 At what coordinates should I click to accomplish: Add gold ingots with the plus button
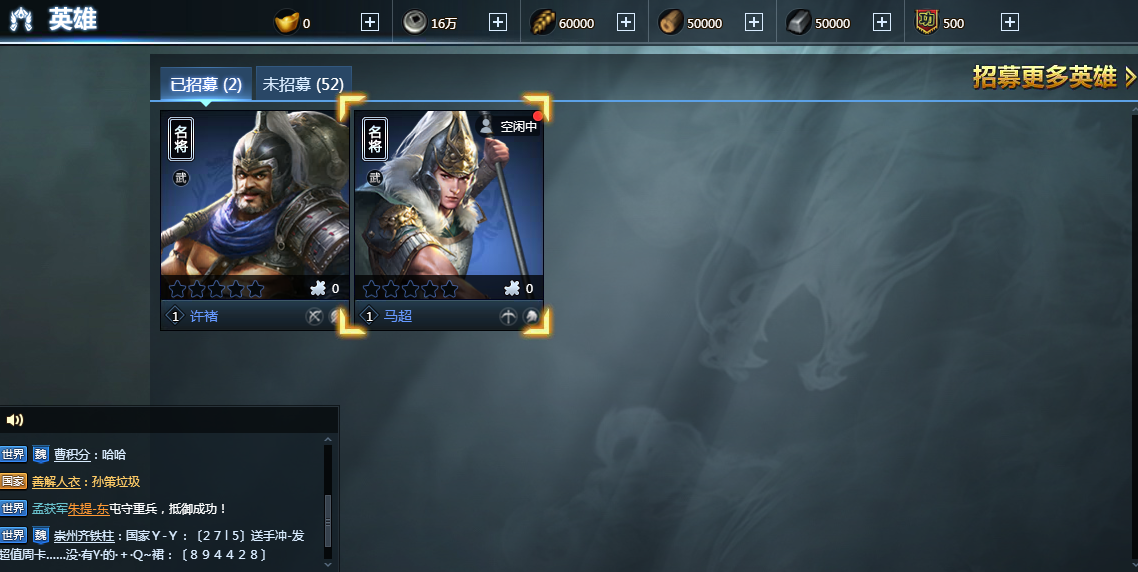point(370,22)
